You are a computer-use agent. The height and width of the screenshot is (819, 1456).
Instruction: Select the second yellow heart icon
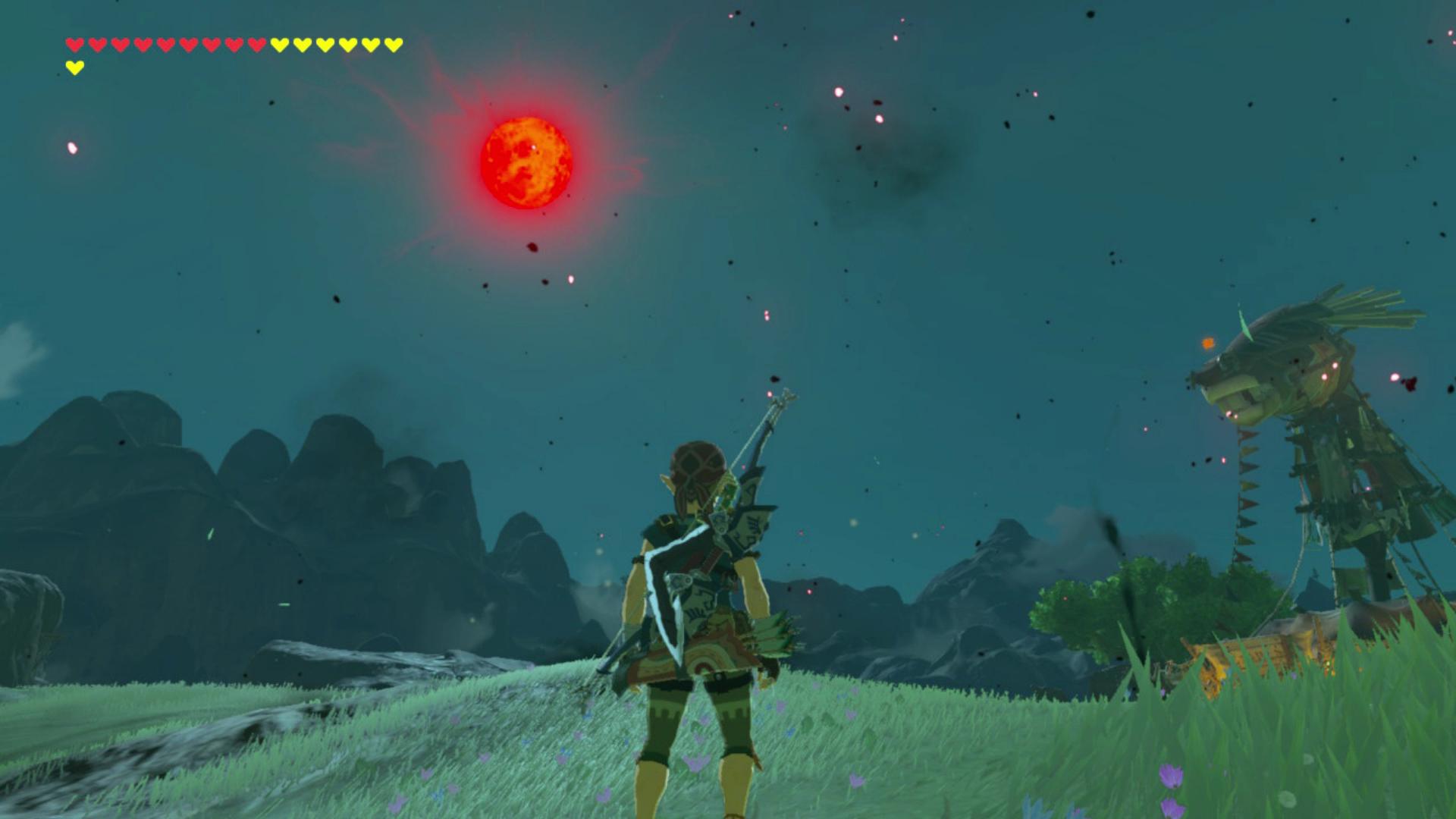(x=301, y=45)
